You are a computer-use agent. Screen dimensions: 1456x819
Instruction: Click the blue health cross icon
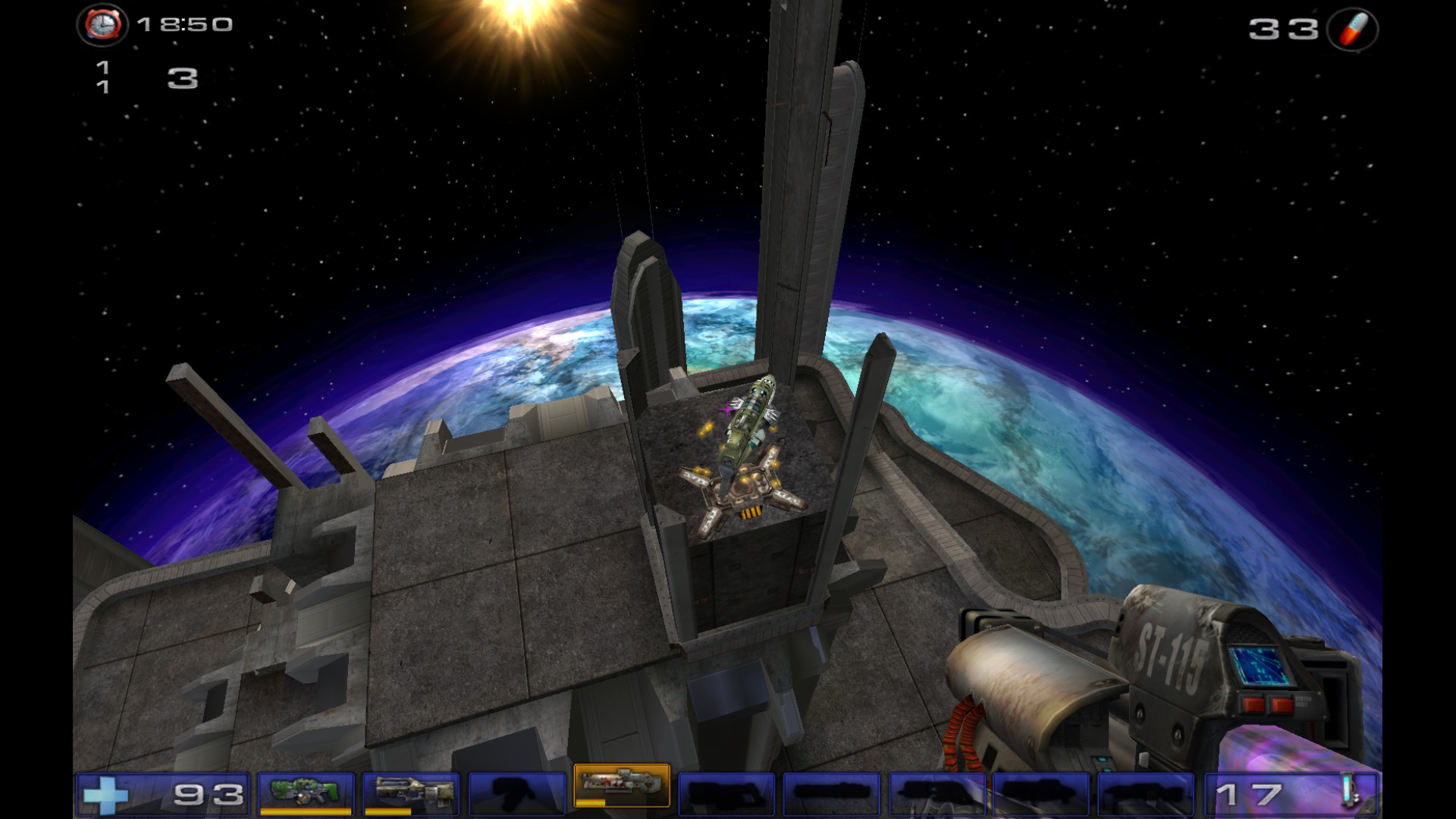tap(104, 795)
